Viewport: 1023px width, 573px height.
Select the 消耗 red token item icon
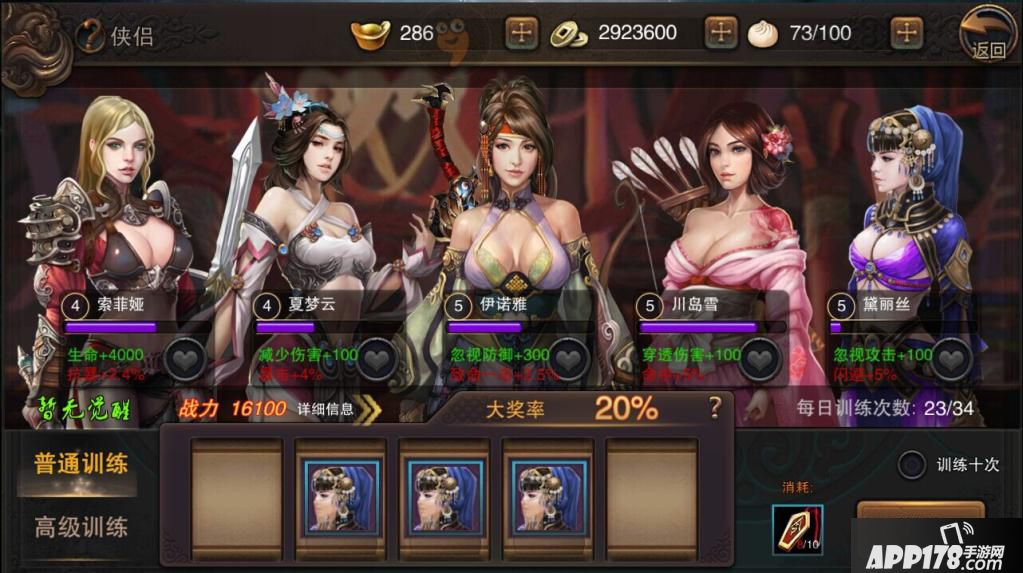(x=797, y=529)
